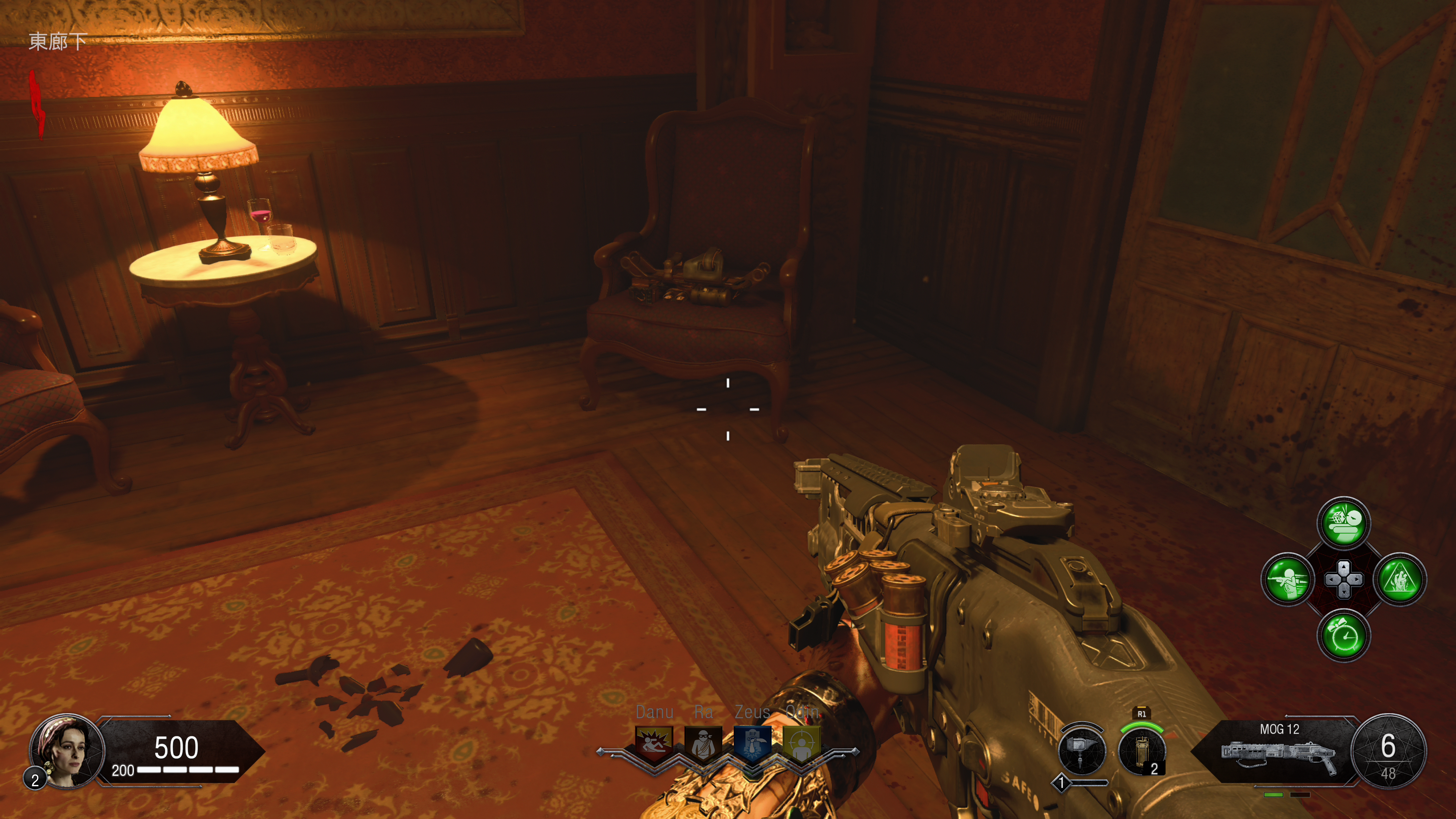Viewport: 1456px width, 819px height.
Task: Click the player character portrait
Action: (67, 751)
